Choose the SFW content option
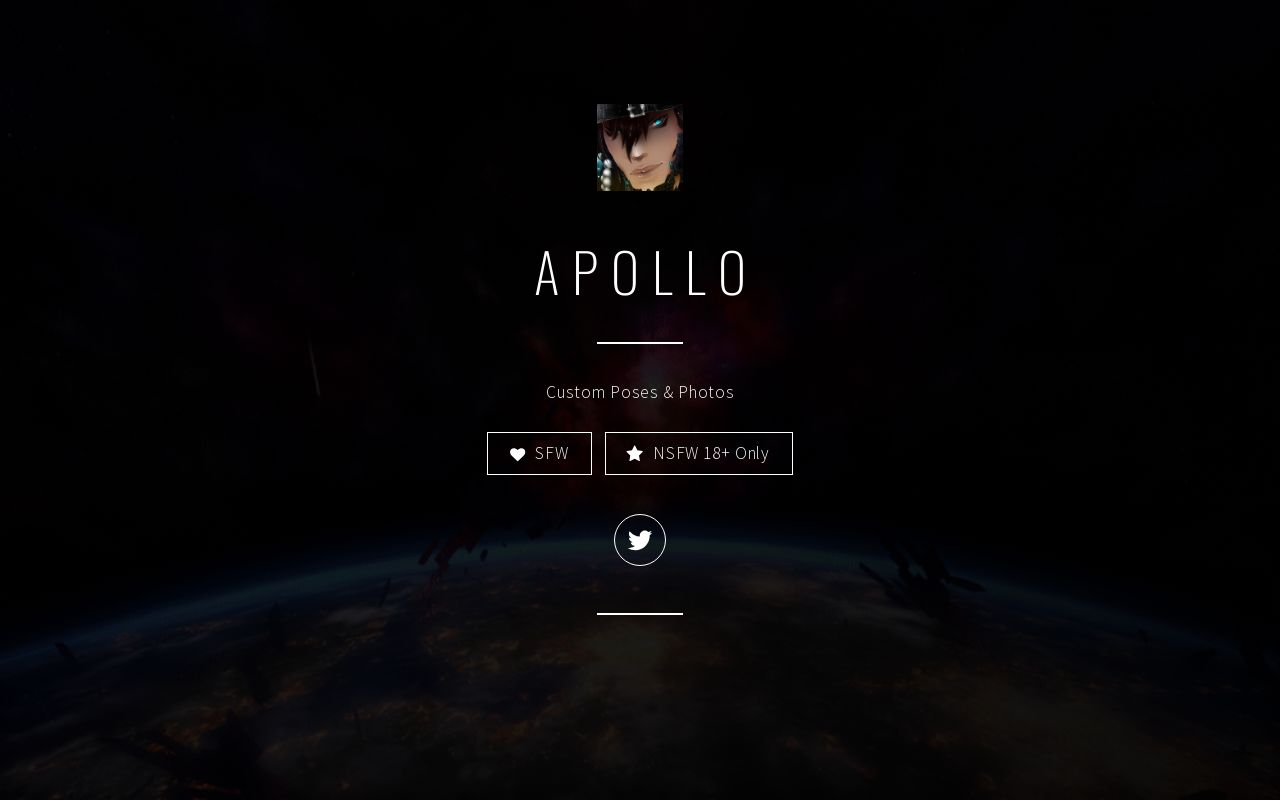Viewport: 1280px width, 800px height. coord(539,453)
